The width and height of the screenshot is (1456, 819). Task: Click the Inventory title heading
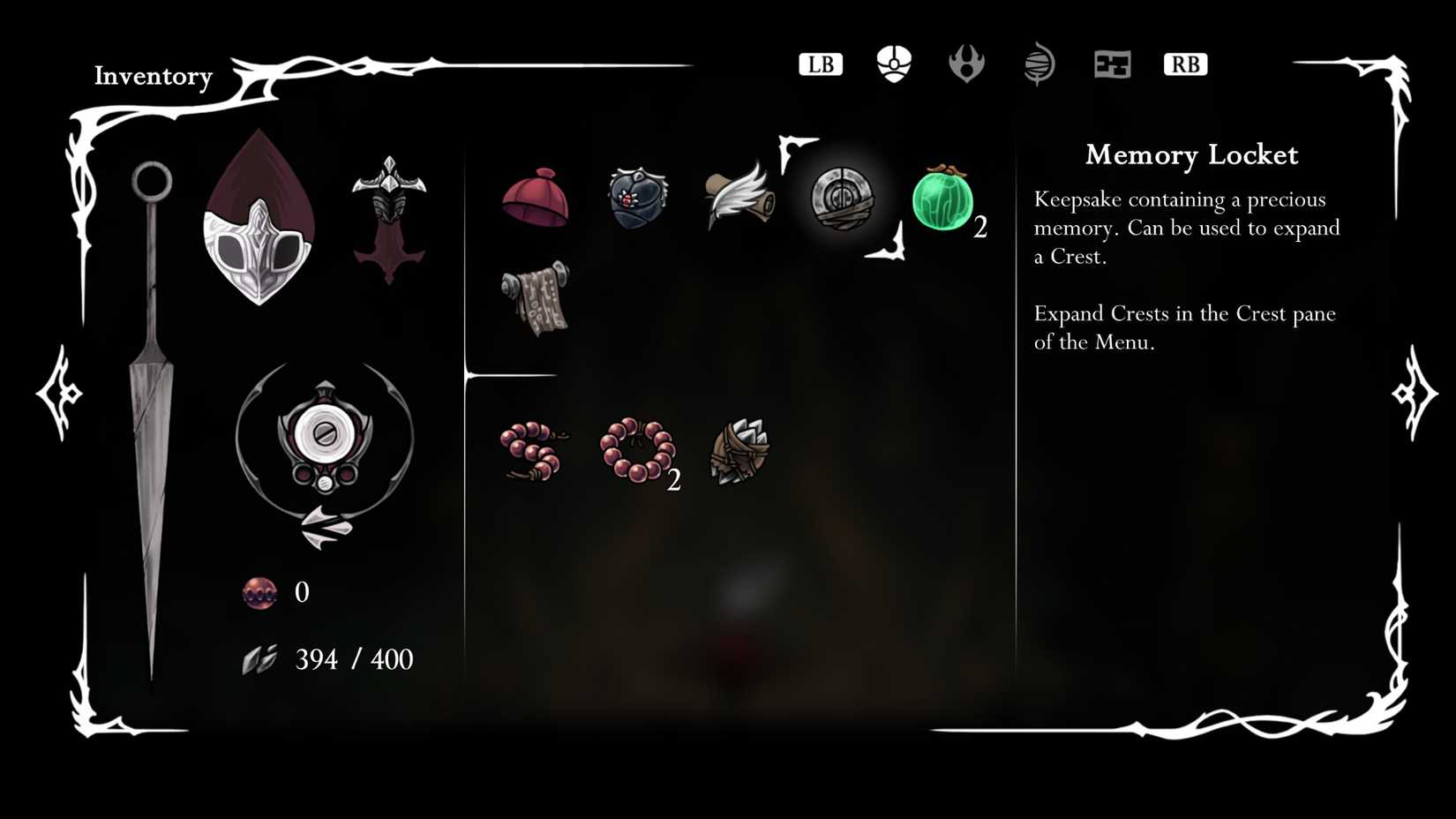(154, 77)
